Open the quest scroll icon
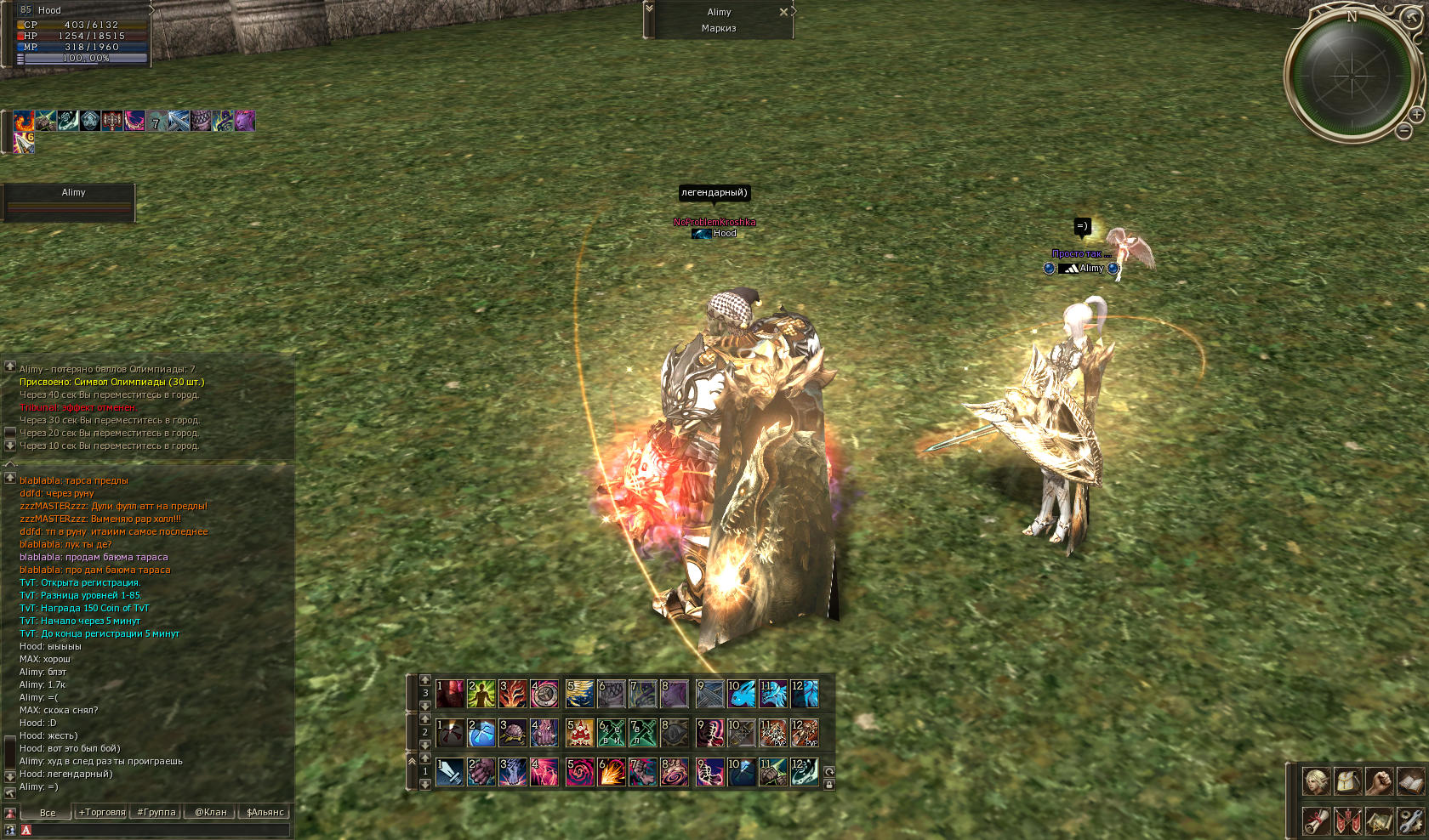1429x840 pixels. (x=1316, y=820)
